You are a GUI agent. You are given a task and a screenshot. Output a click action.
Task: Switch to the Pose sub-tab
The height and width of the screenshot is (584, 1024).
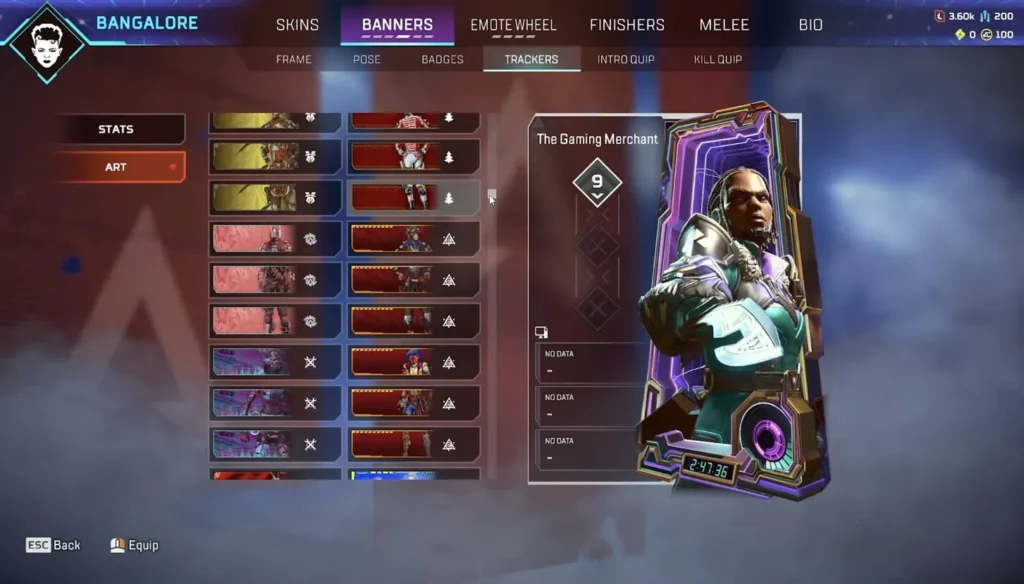tap(367, 60)
